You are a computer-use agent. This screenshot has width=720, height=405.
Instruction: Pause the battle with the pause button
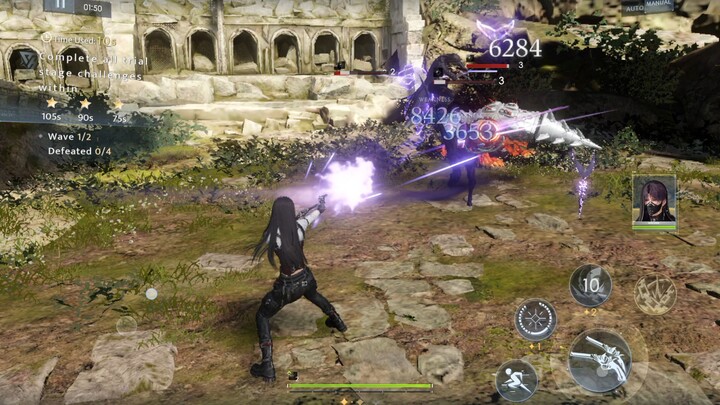[61, 6]
